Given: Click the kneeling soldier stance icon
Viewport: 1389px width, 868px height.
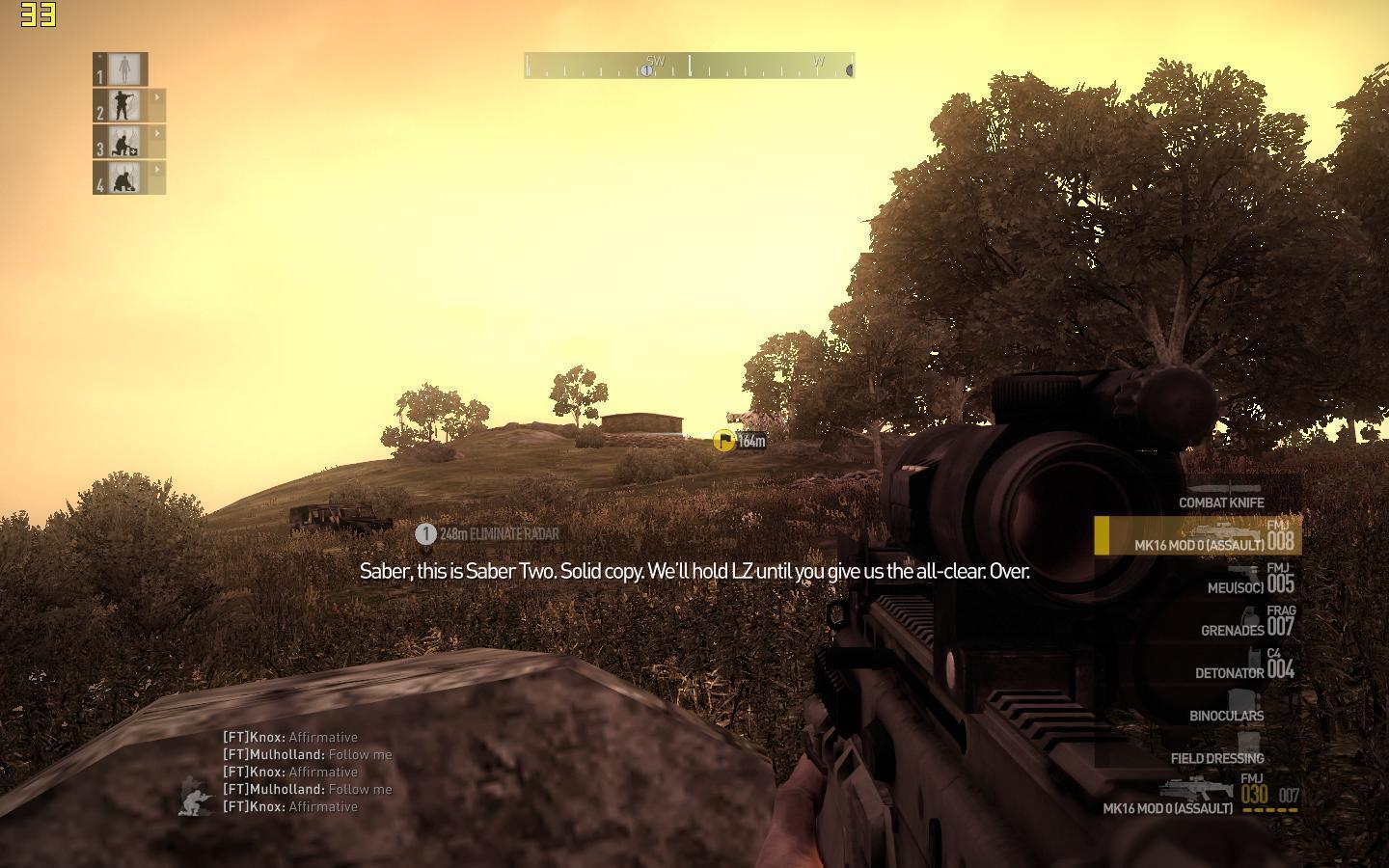Looking at the screenshot, I should coord(198,799).
